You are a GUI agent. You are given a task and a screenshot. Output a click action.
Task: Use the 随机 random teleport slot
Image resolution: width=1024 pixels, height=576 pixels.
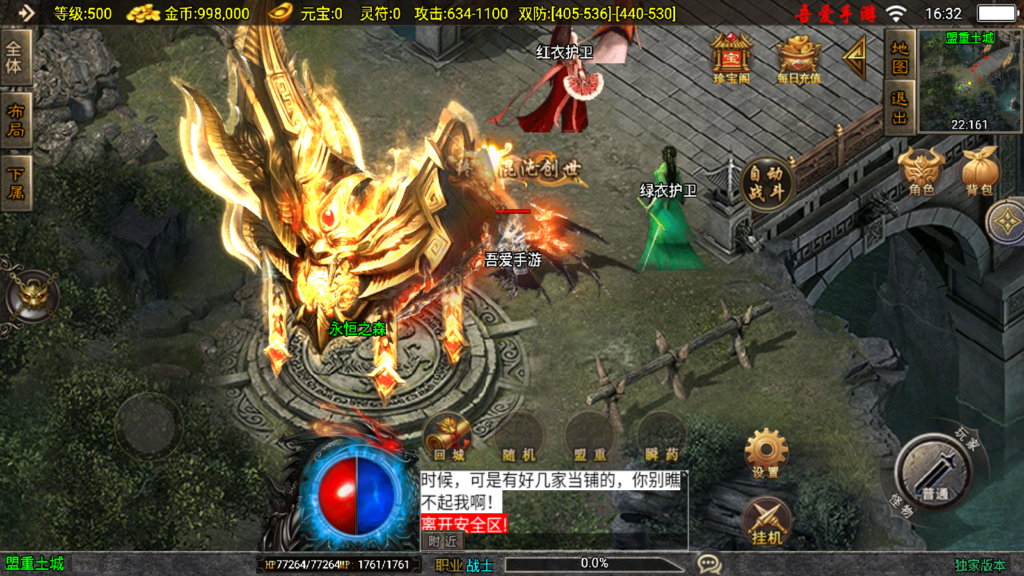click(519, 436)
